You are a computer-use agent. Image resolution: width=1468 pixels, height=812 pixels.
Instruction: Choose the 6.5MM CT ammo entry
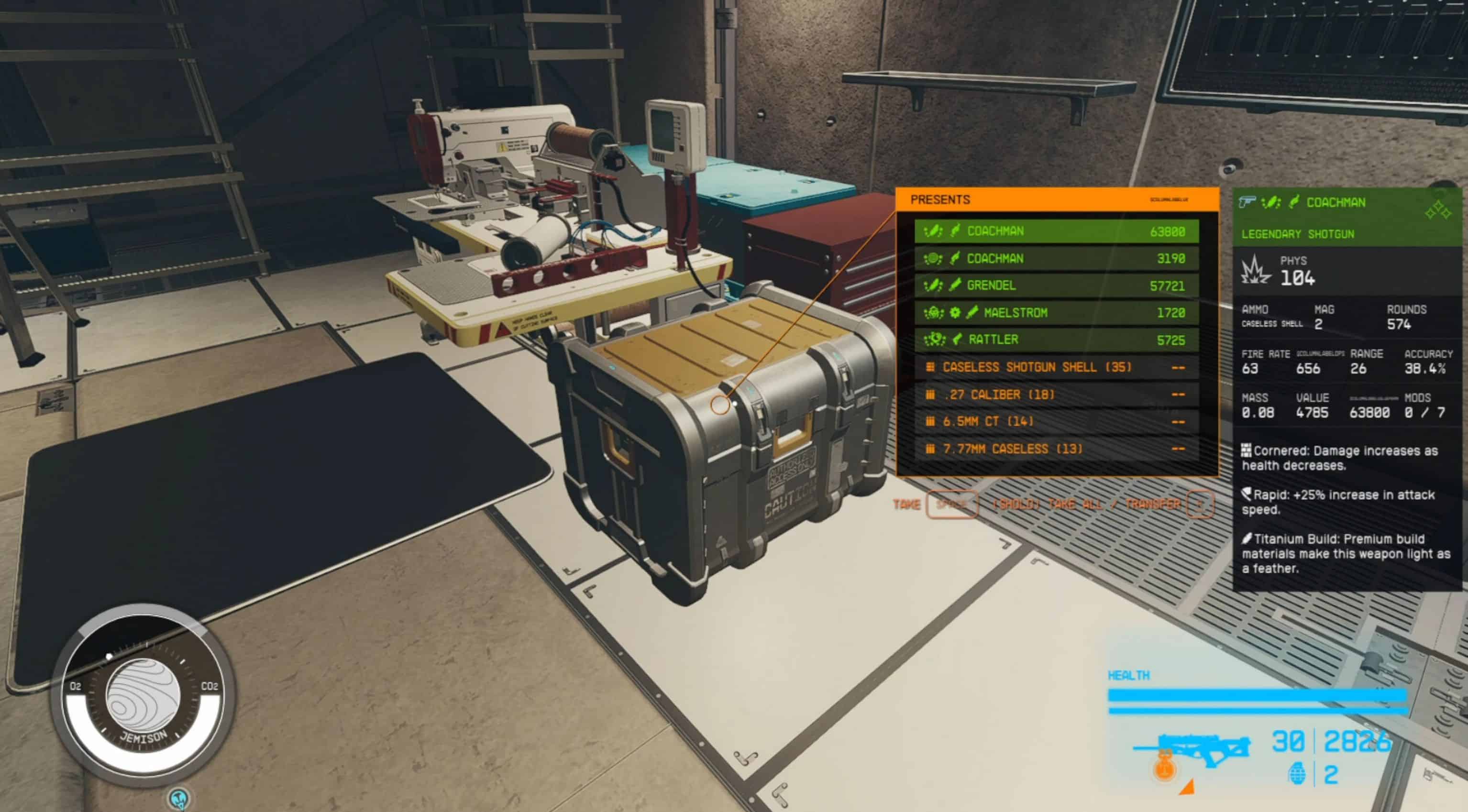pyautogui.click(x=1056, y=422)
